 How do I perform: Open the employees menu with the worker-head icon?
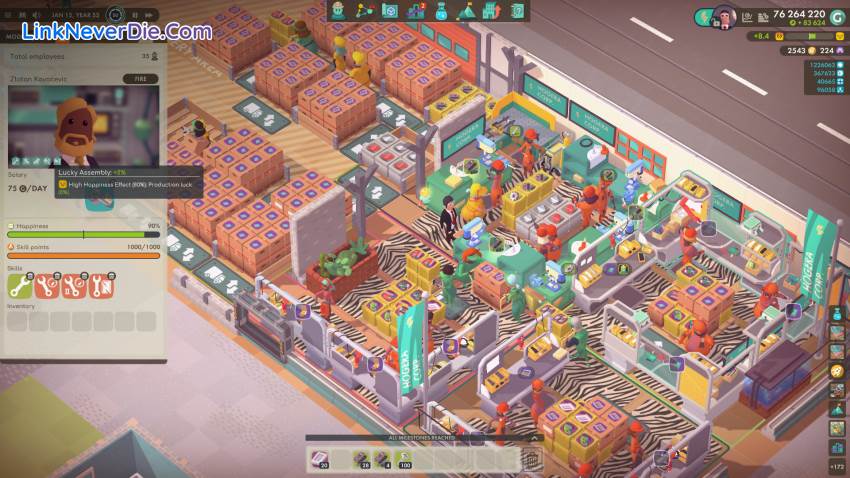339,11
